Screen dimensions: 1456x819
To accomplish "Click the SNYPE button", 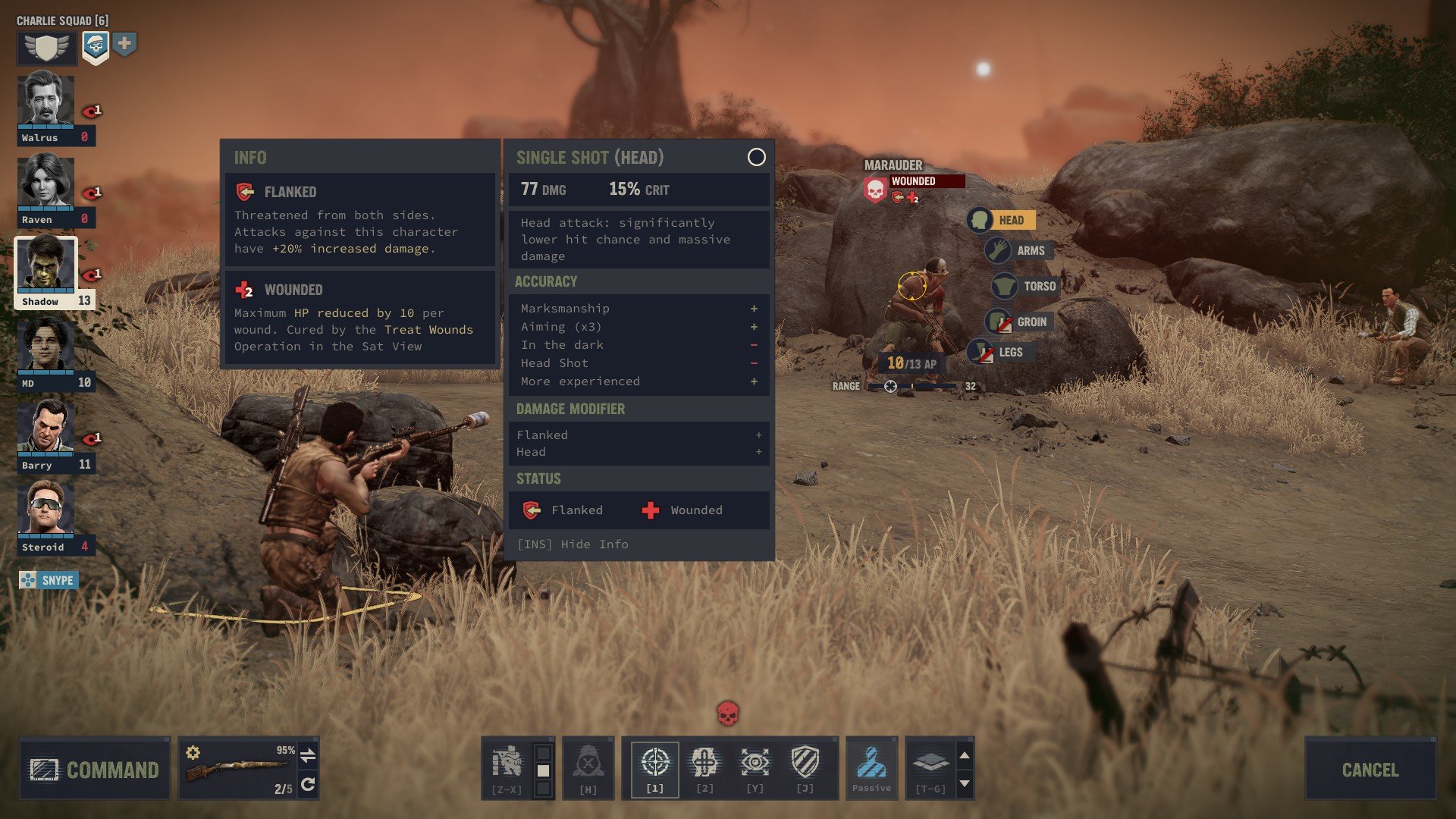I will pyautogui.click(x=49, y=580).
